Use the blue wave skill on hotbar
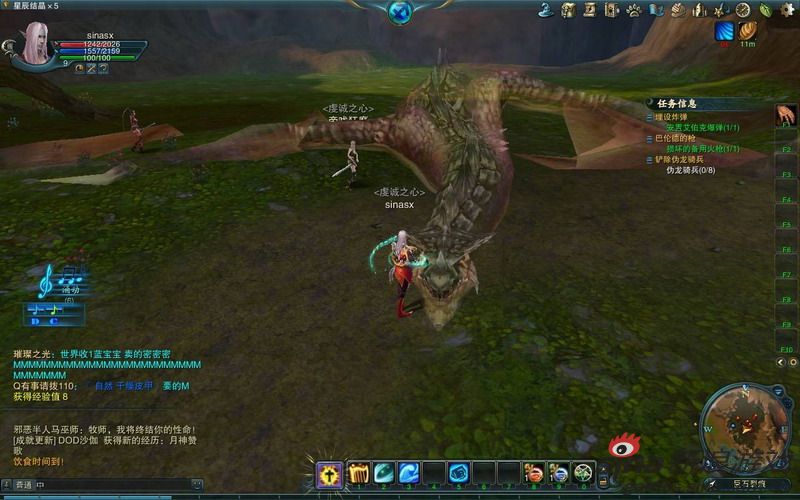 click(409, 473)
